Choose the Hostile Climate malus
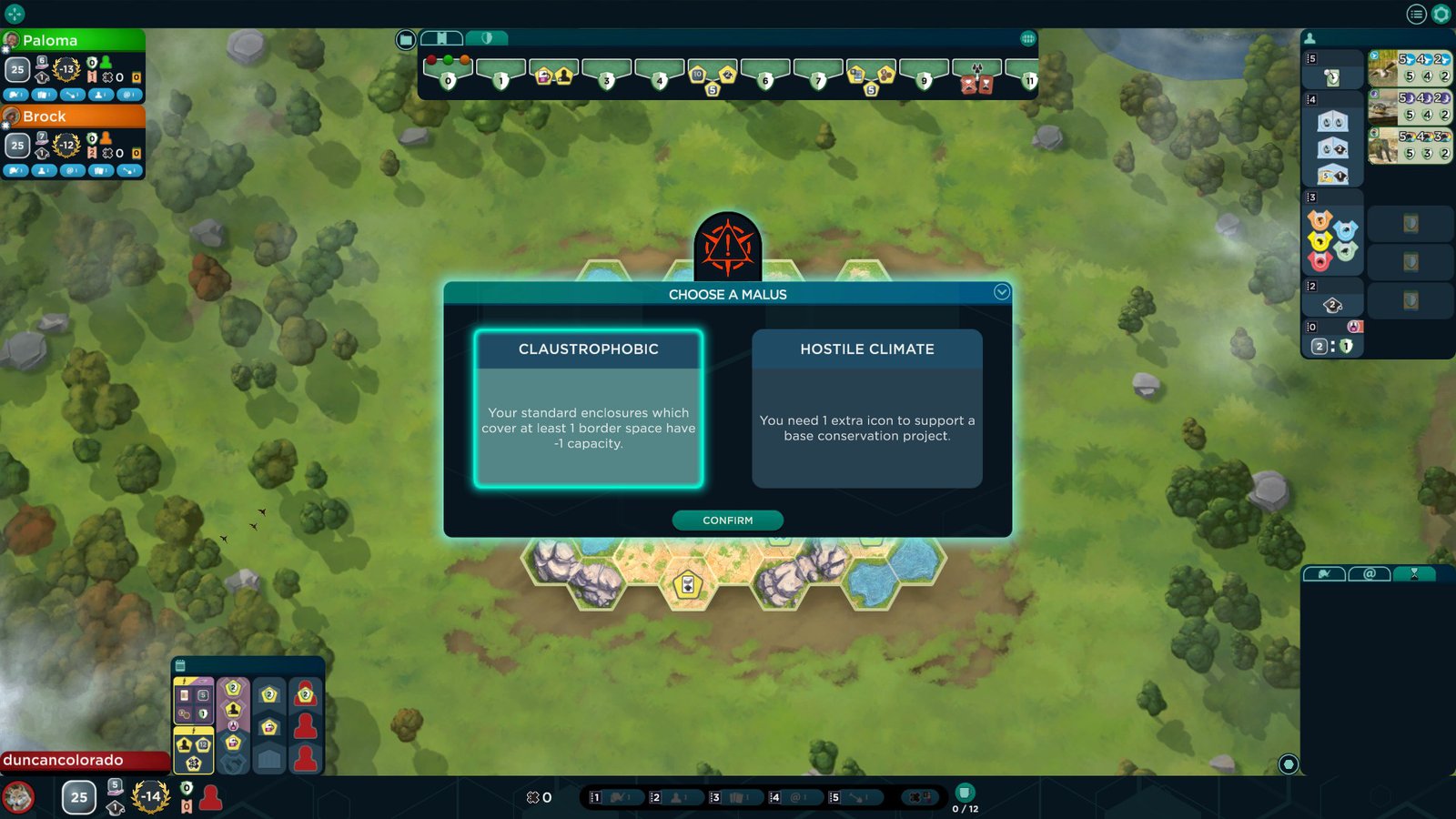 click(x=866, y=409)
